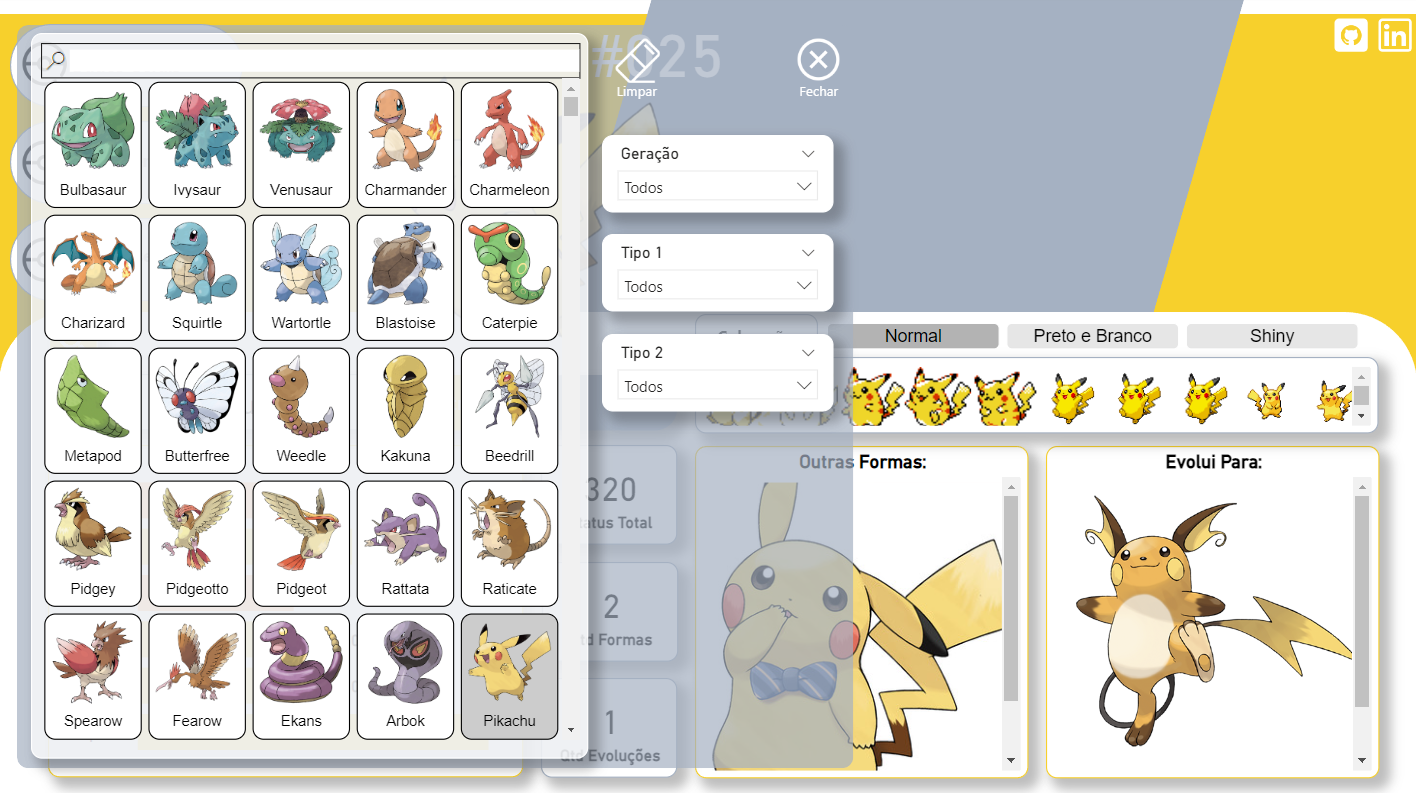Expand the Tipo 2 'Todos' combo box
The height and width of the screenshot is (793, 1416).
717,386
